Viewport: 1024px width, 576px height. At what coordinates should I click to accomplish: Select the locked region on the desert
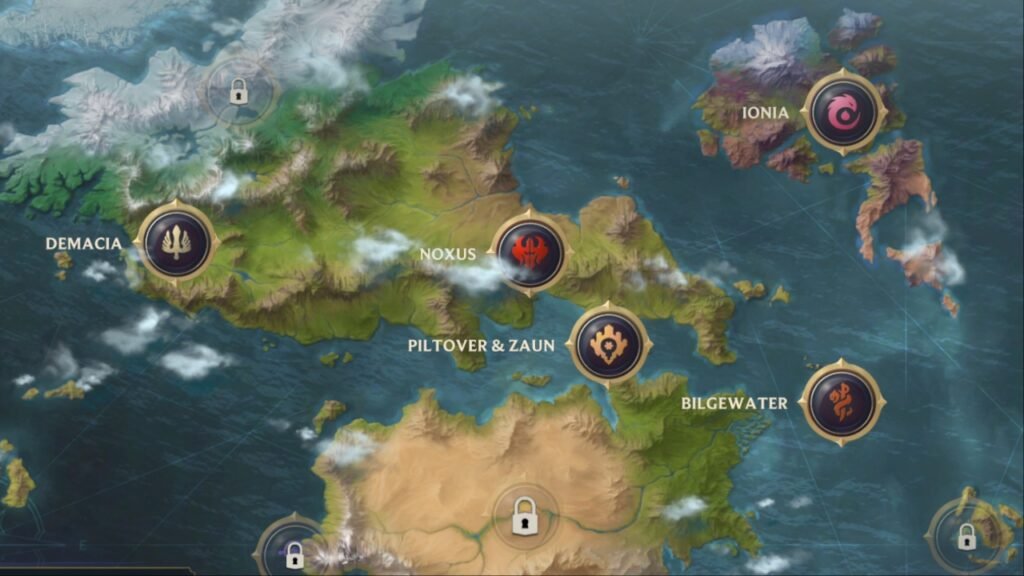pos(523,518)
